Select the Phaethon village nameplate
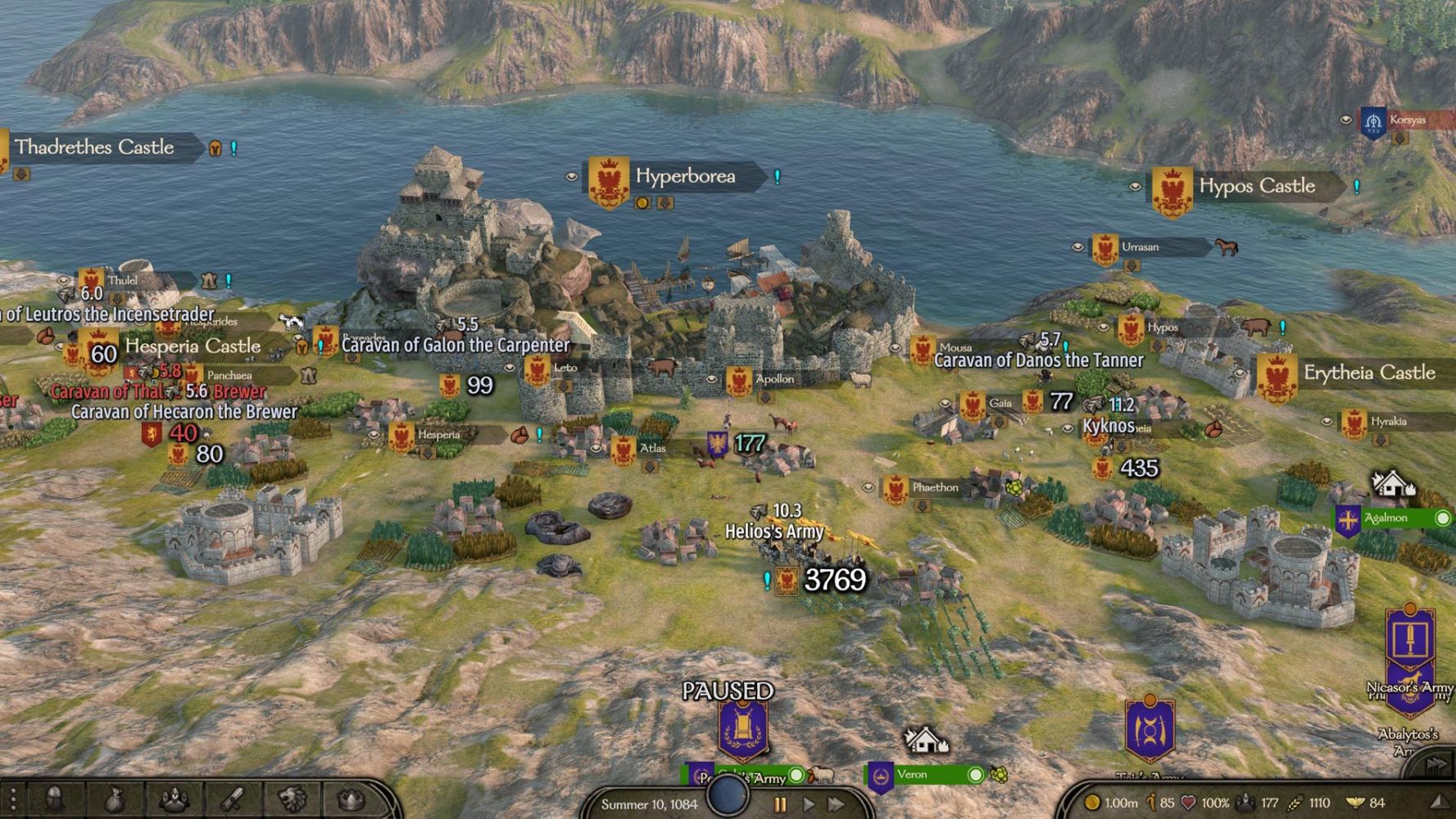This screenshot has width=1456, height=819. (x=934, y=488)
